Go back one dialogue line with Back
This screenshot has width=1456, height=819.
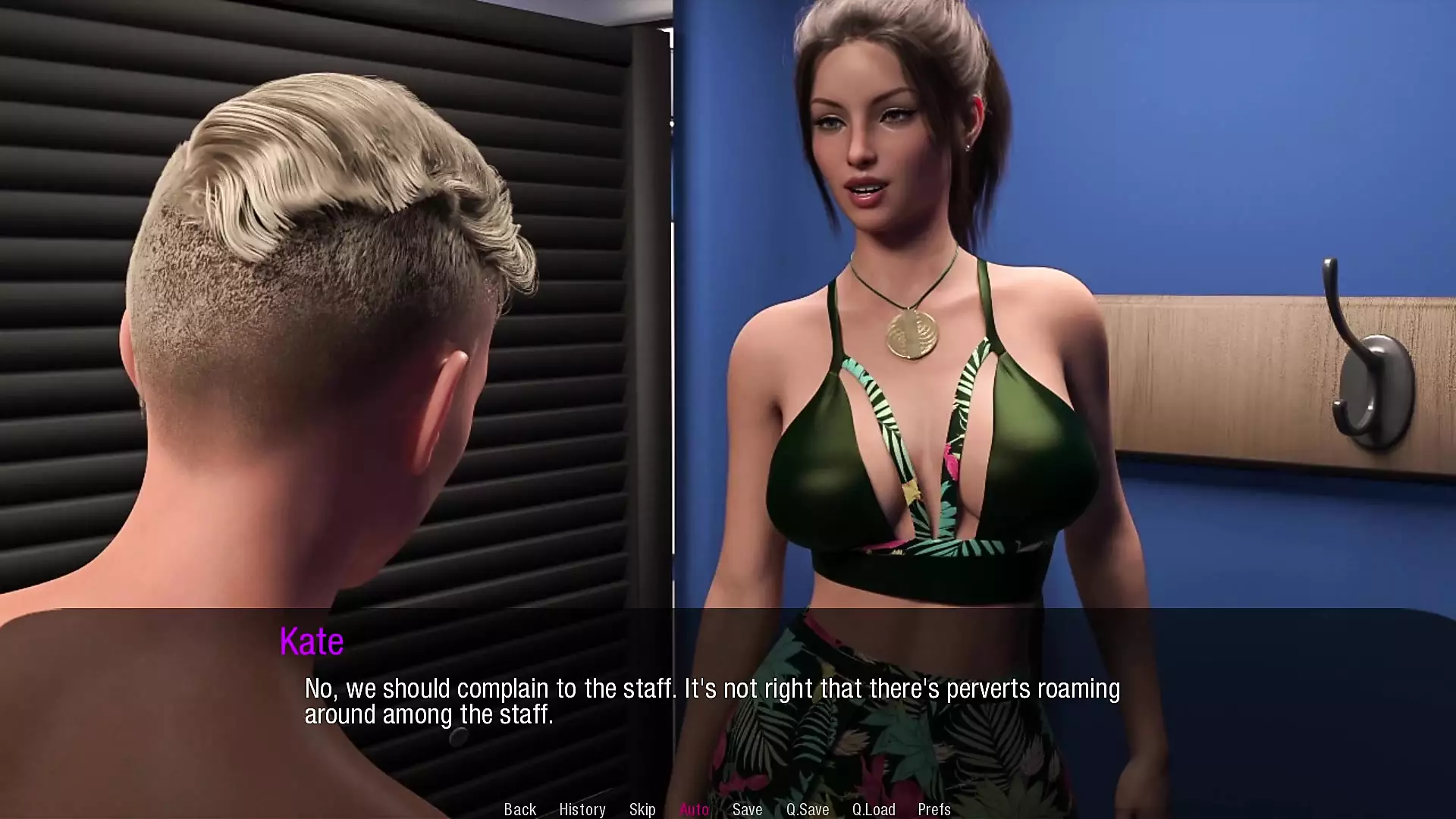coord(519,809)
